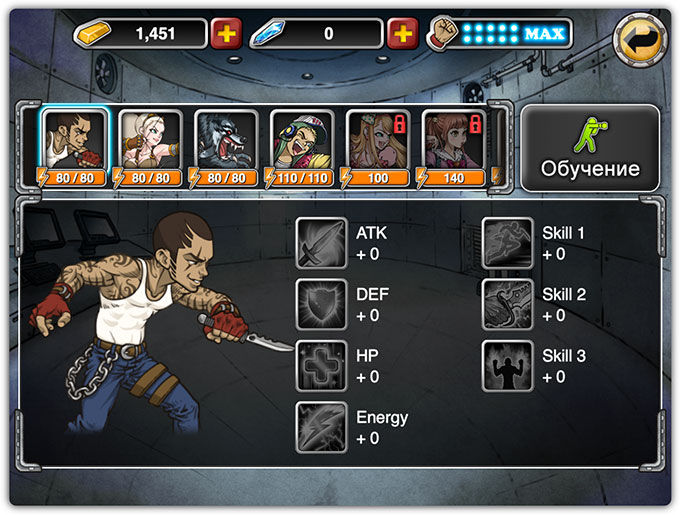
Task: Choose the Skill 2 icon
Action: 507,305
